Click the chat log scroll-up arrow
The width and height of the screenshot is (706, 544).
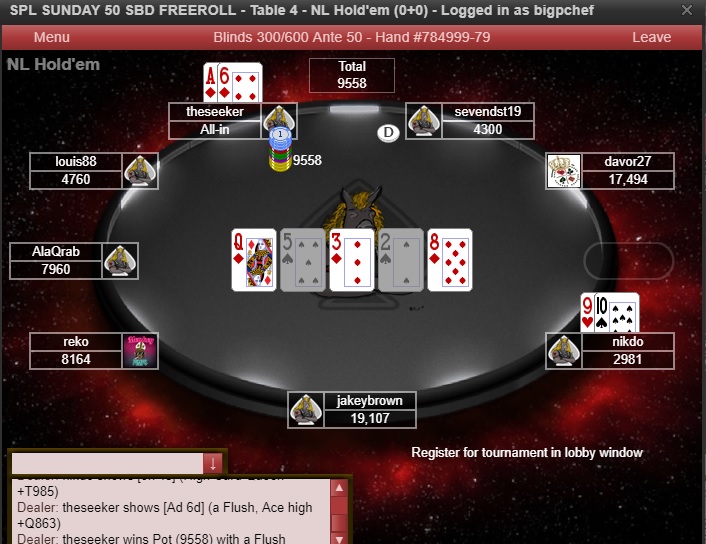[339, 489]
